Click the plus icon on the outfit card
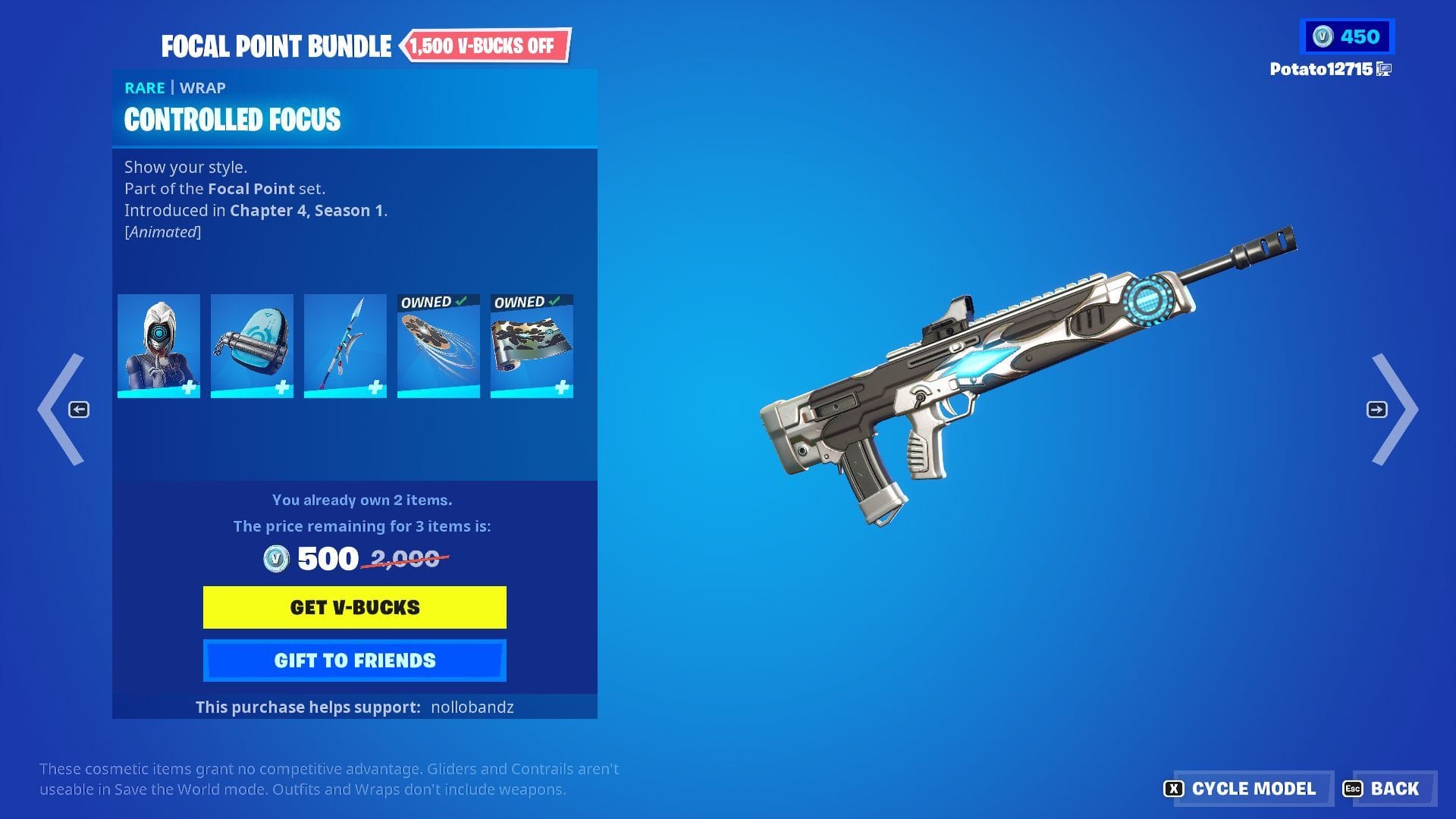This screenshot has width=1456, height=819. tap(190, 388)
